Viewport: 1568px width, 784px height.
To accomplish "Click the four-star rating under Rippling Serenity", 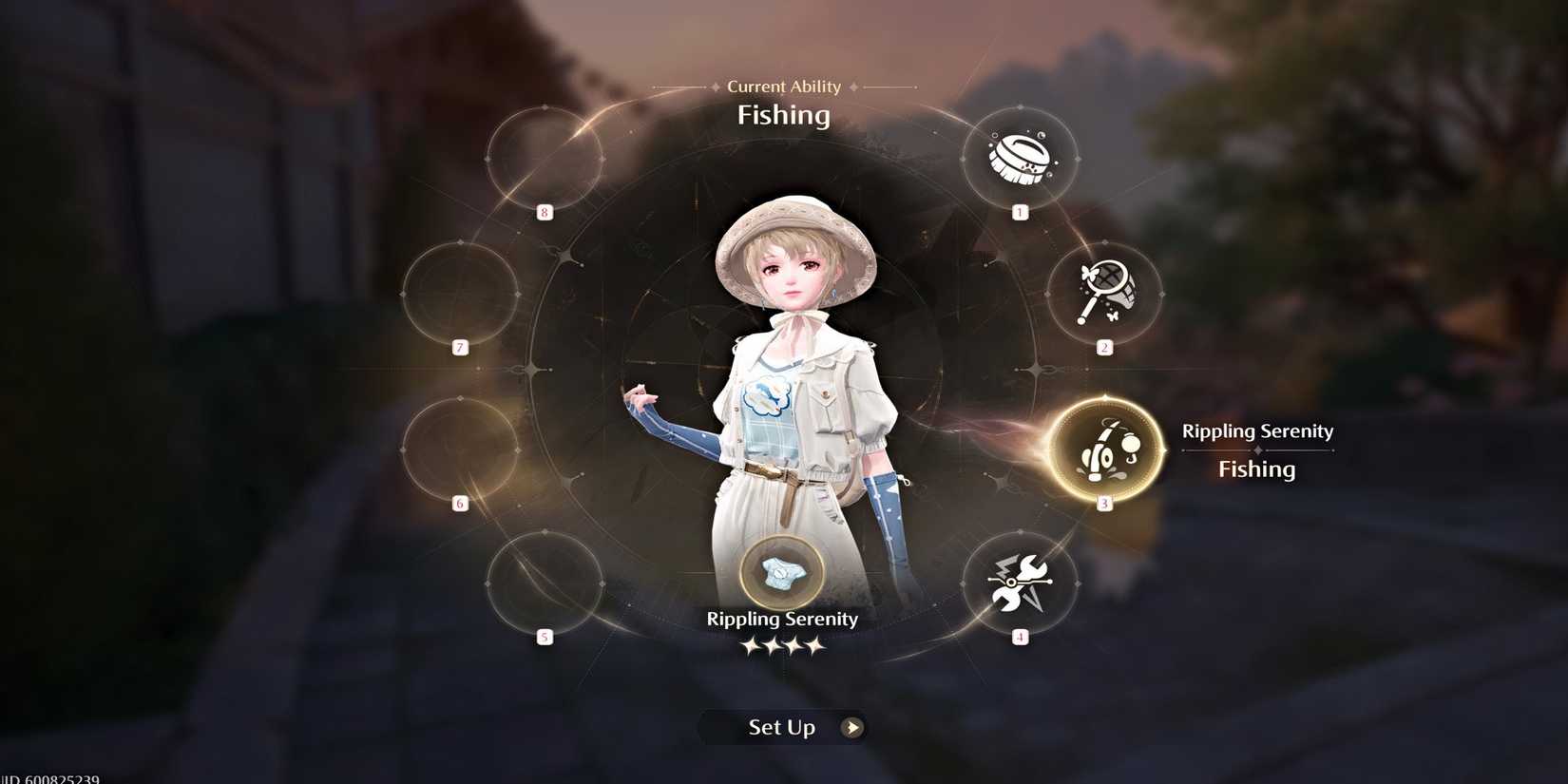I will [781, 646].
